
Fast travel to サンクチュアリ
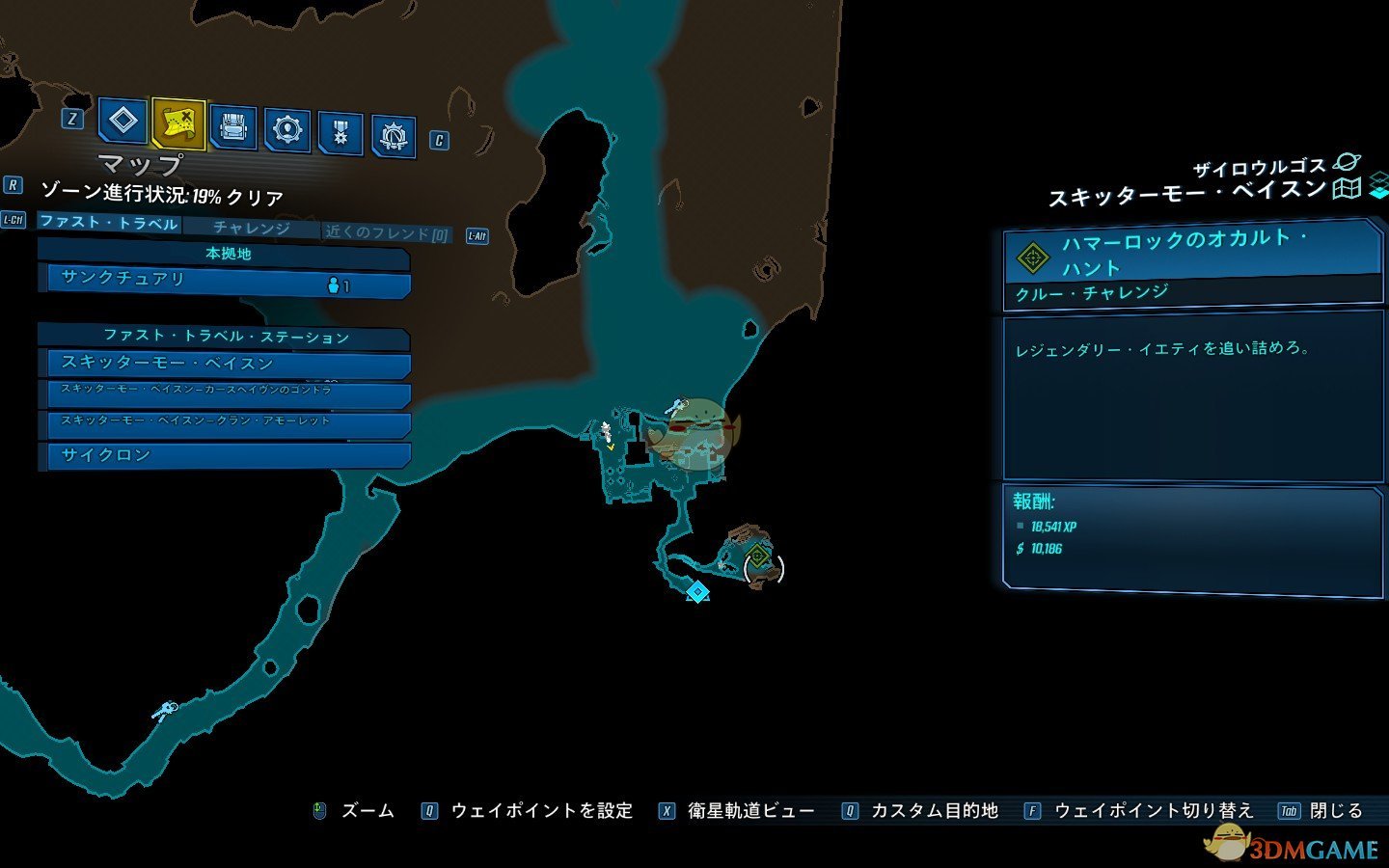(x=224, y=281)
